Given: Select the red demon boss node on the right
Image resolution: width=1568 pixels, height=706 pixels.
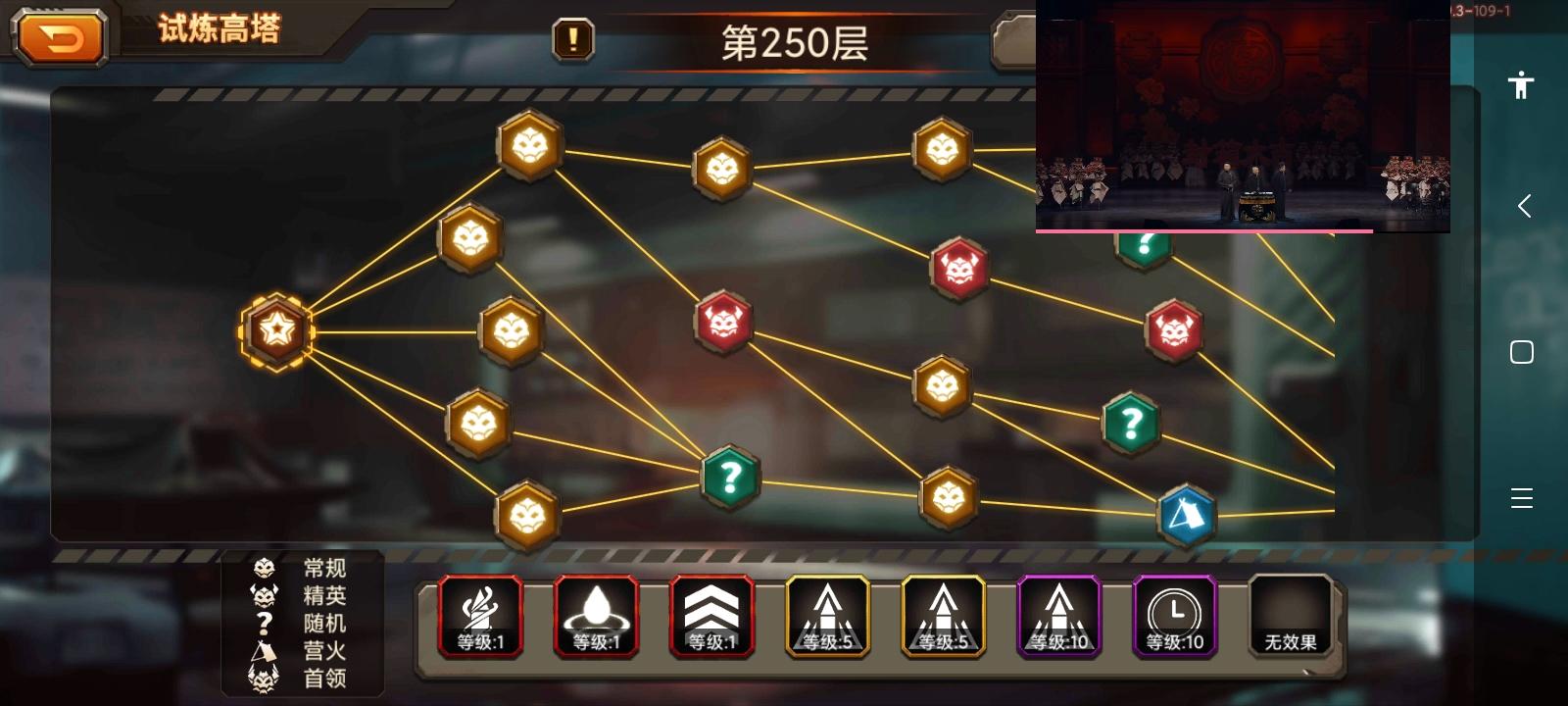Looking at the screenshot, I should (1175, 329).
